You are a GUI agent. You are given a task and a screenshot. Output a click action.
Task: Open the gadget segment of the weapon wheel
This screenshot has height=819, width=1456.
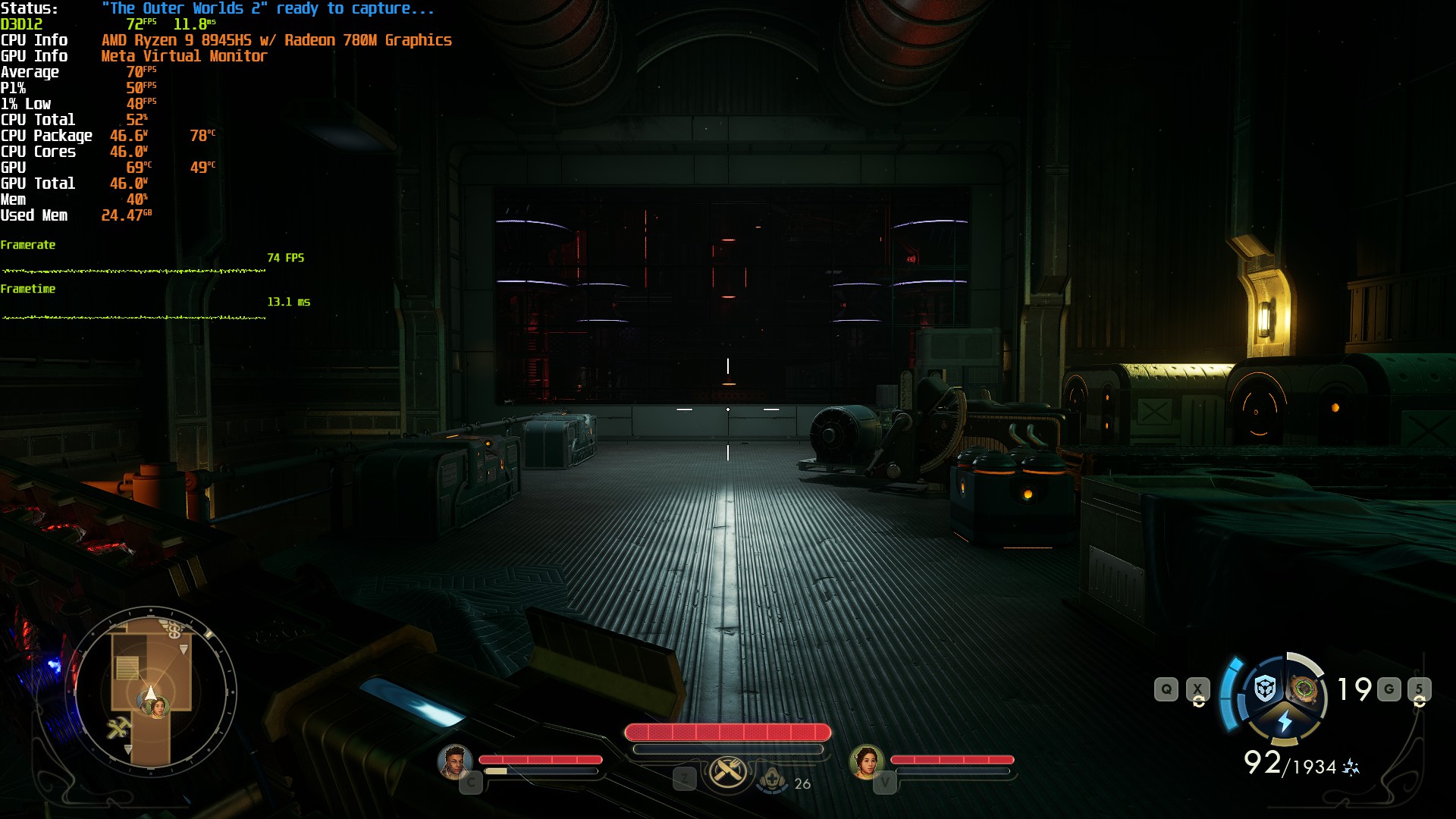[x=1305, y=689]
